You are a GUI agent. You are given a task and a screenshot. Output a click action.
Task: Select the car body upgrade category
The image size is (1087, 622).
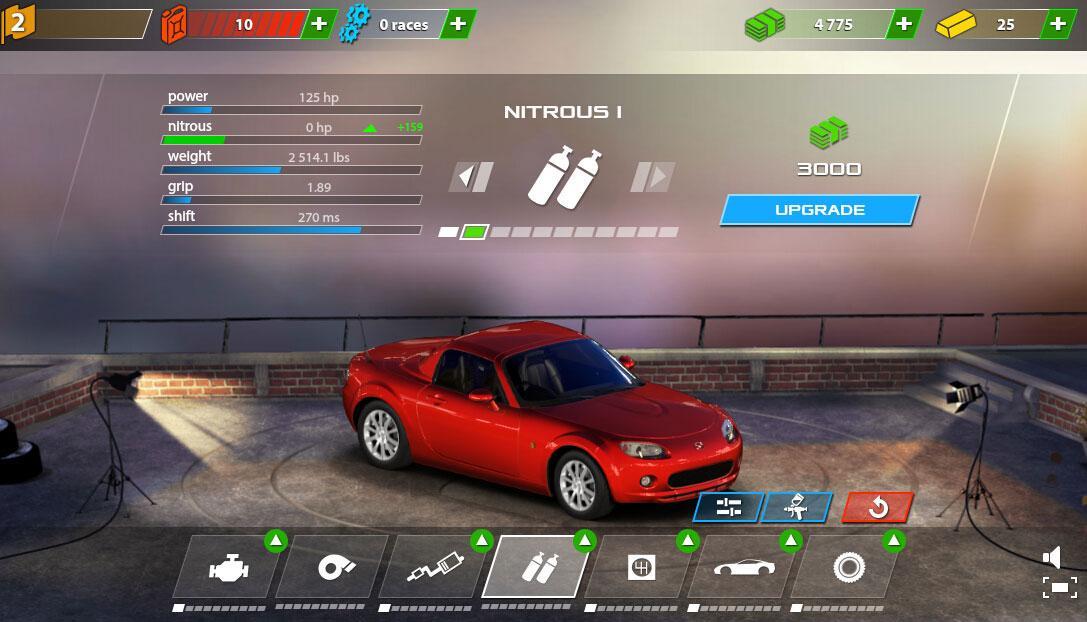pyautogui.click(x=743, y=567)
